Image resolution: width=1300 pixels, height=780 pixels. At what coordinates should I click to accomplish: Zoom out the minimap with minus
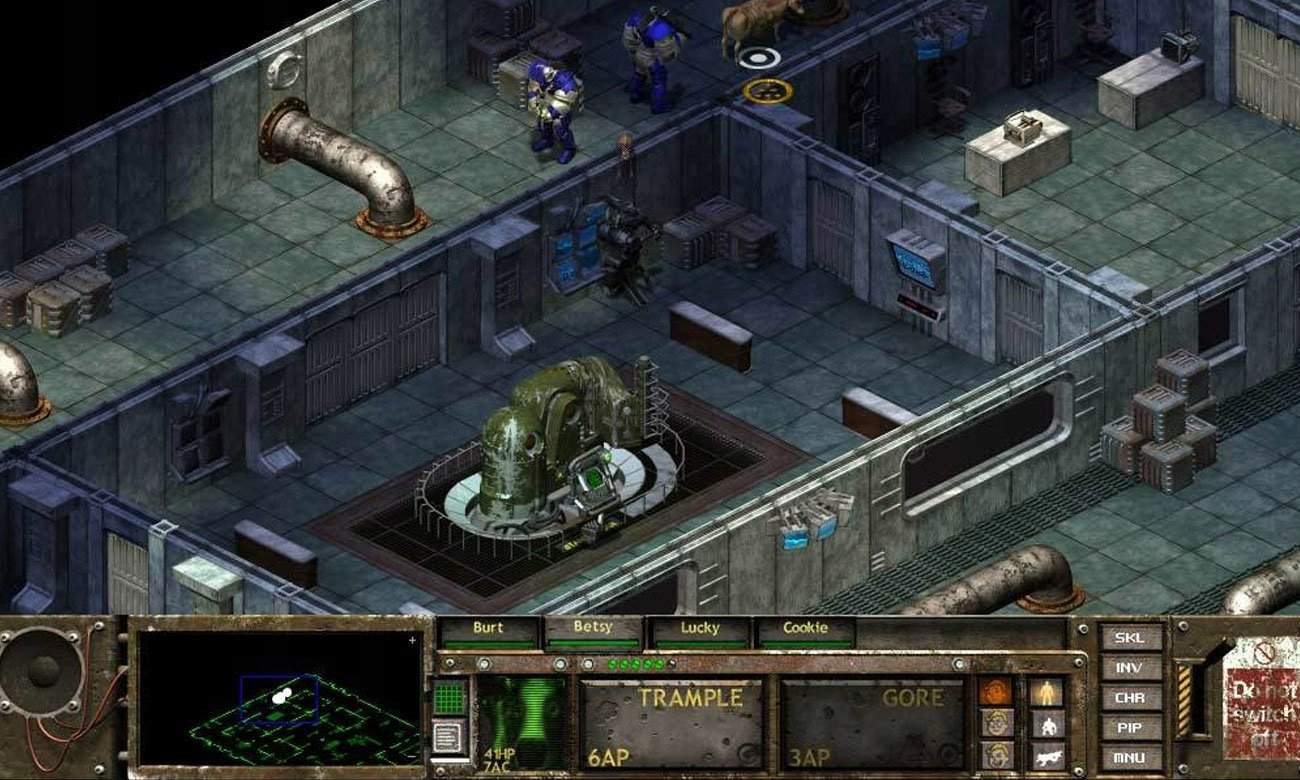click(x=413, y=757)
